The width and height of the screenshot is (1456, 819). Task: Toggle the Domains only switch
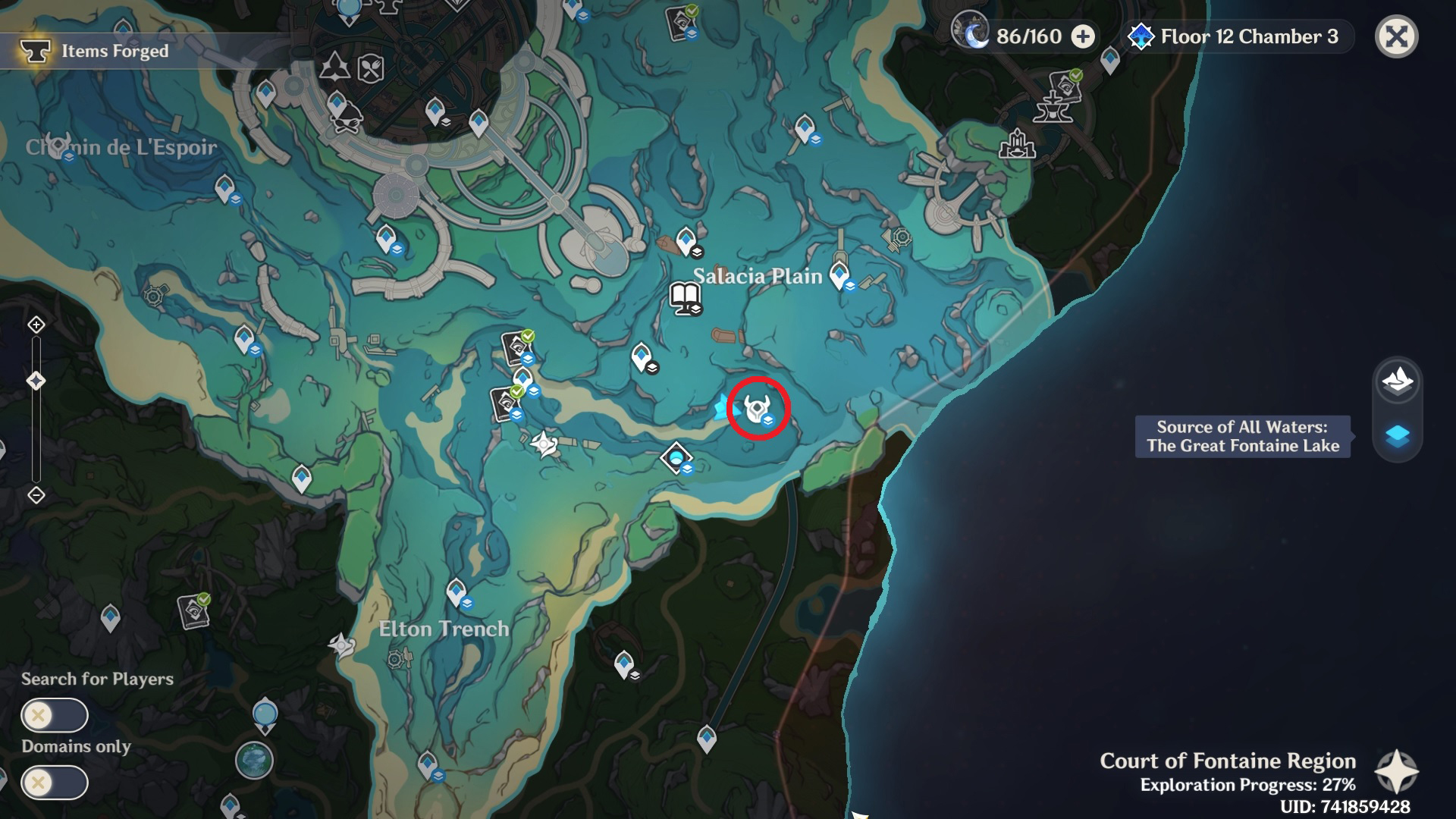(55, 782)
